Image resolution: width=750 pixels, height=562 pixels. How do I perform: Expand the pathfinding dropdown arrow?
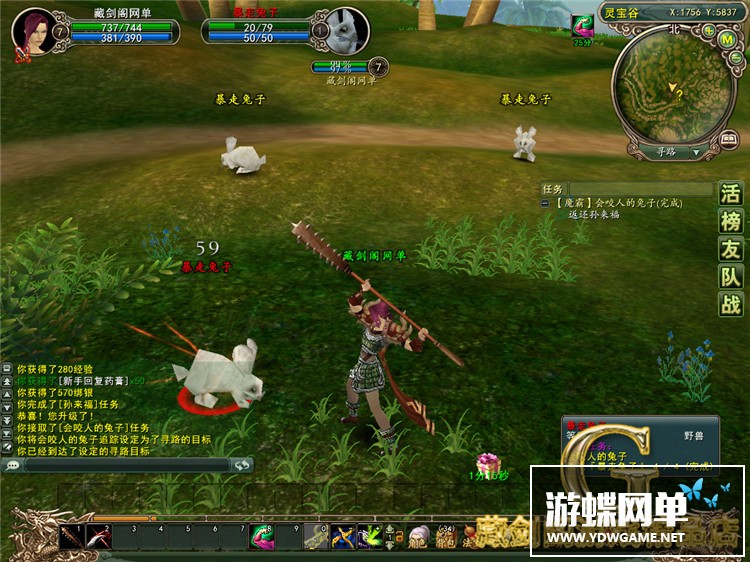(x=696, y=153)
